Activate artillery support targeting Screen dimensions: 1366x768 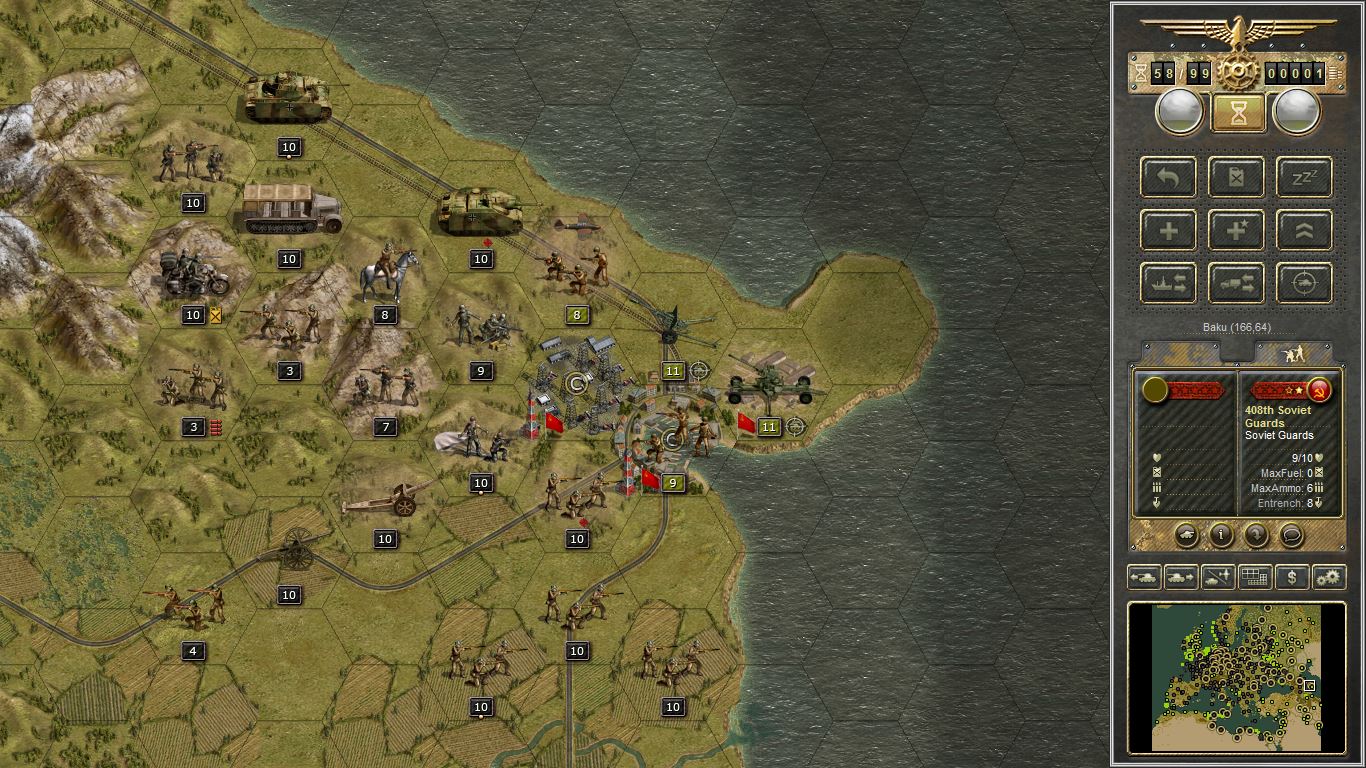click(x=1303, y=283)
